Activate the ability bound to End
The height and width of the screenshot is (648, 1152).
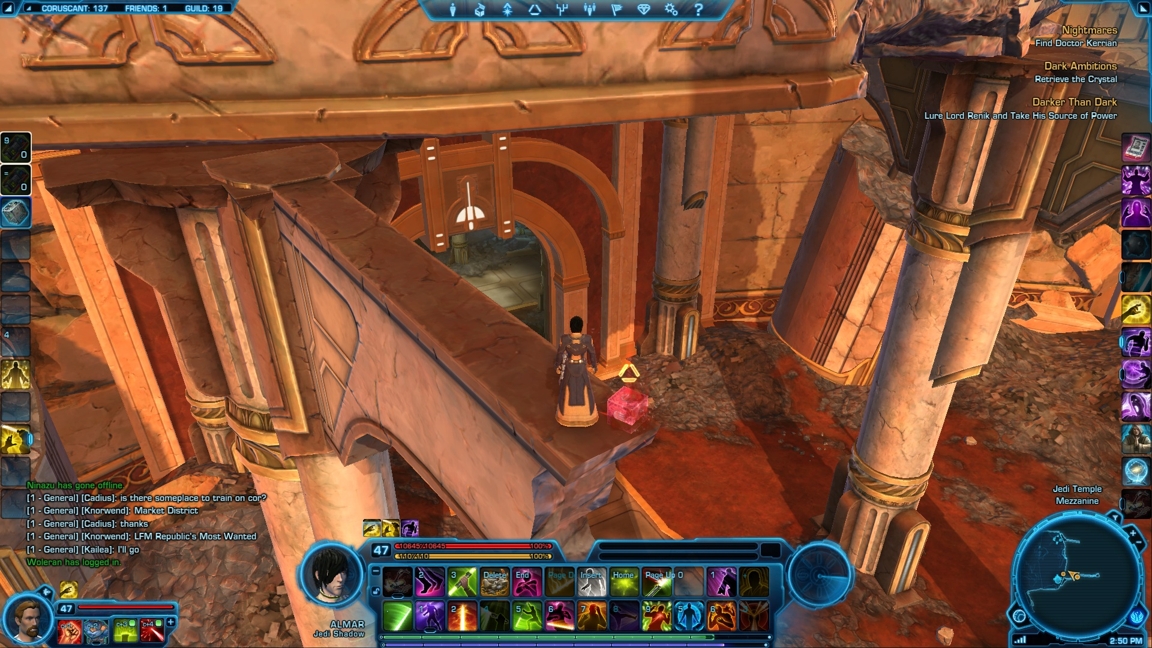[x=526, y=582]
